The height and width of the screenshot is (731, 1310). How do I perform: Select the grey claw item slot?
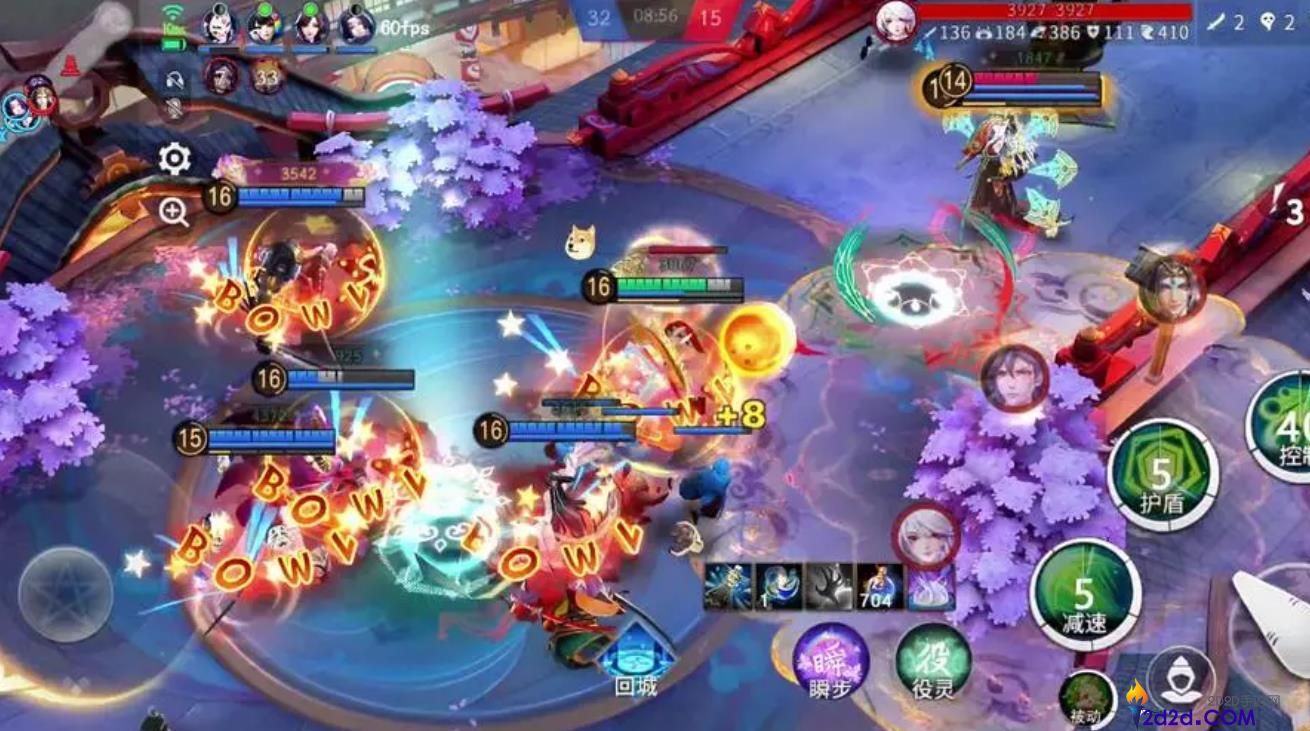point(829,587)
